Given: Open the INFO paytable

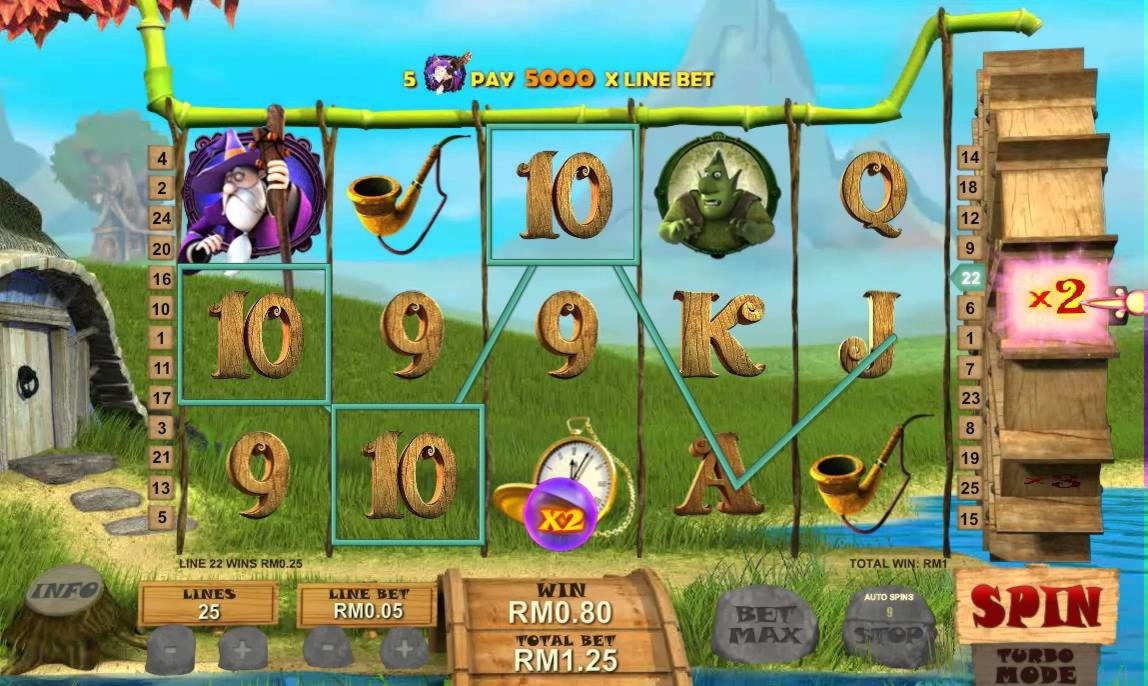Looking at the screenshot, I should [x=64, y=591].
